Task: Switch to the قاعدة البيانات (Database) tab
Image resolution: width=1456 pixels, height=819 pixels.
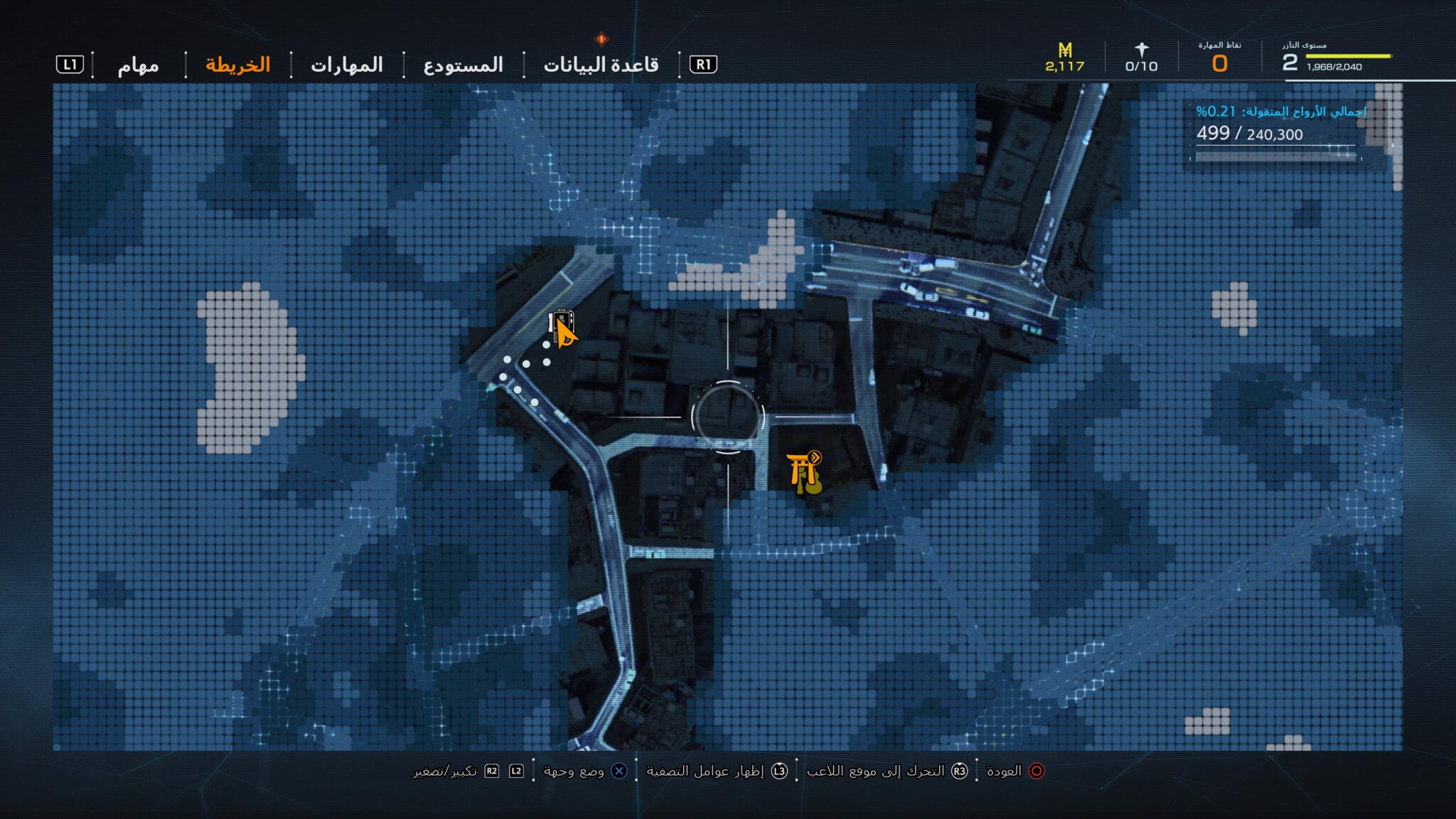Action: pyautogui.click(x=601, y=65)
